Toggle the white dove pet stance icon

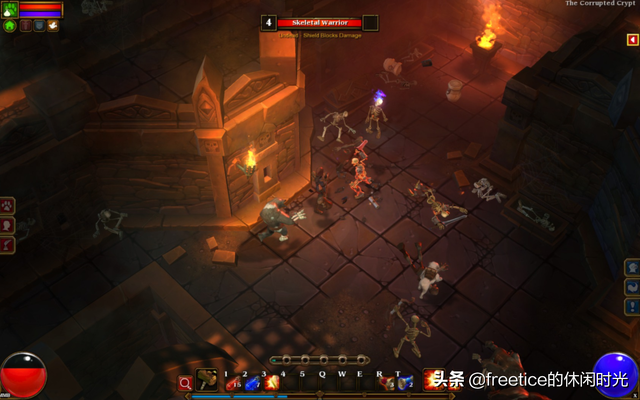[x=52, y=26]
